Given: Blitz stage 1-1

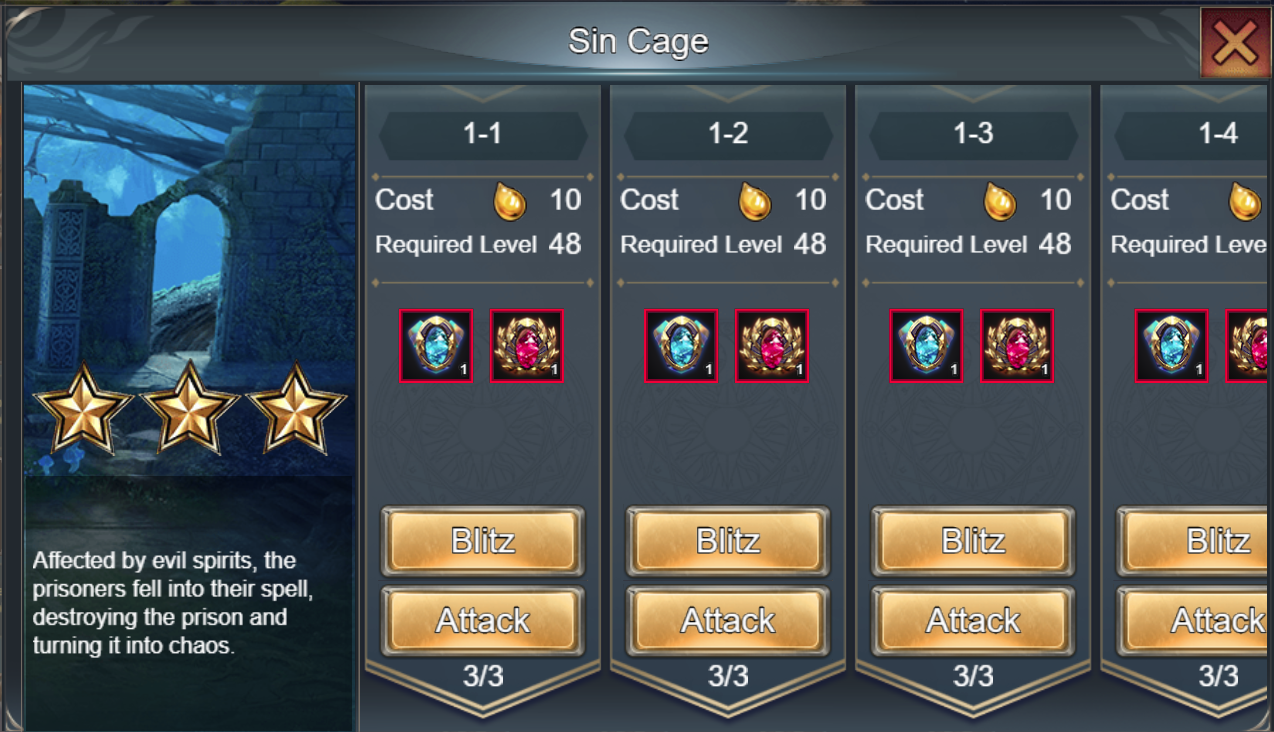Looking at the screenshot, I should 482,541.
